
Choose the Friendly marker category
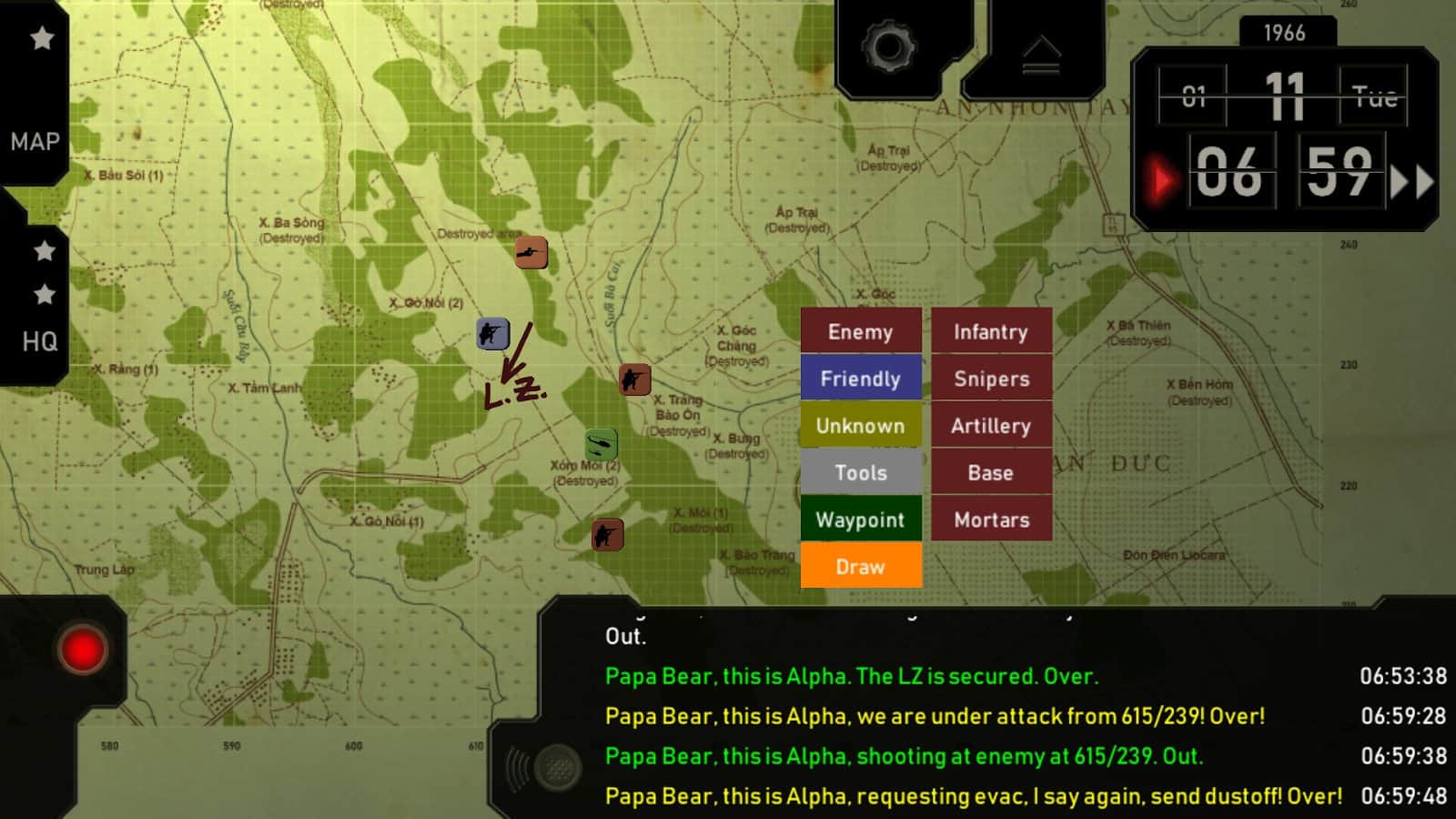click(861, 379)
